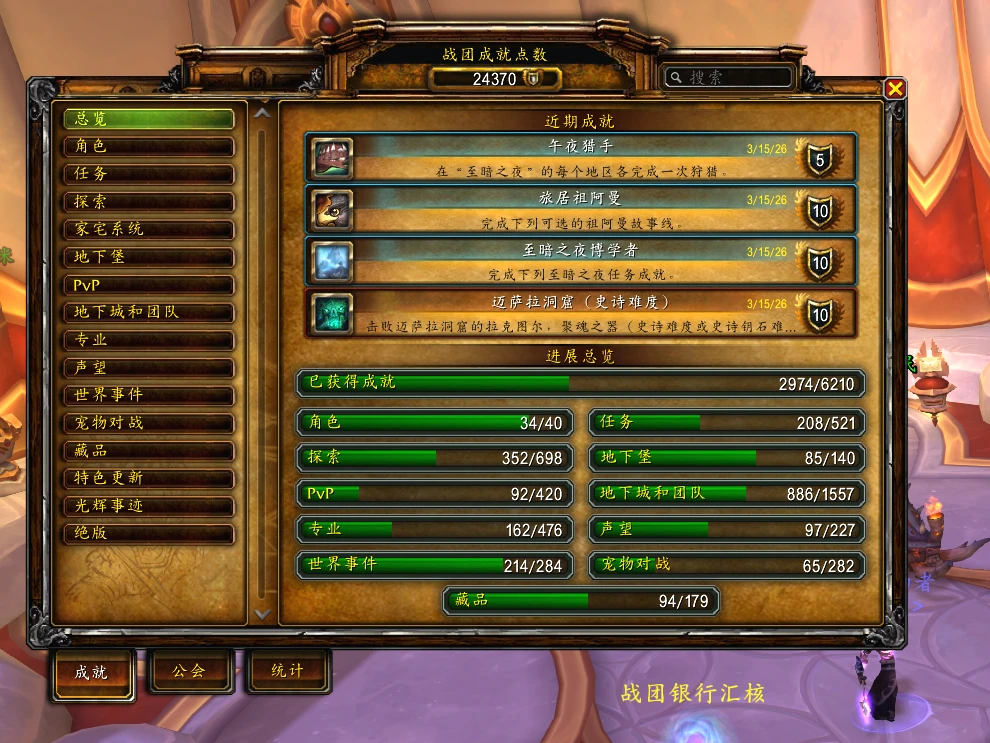This screenshot has width=990, height=743.
Task: Select the 绝版 category
Action: coord(149,533)
